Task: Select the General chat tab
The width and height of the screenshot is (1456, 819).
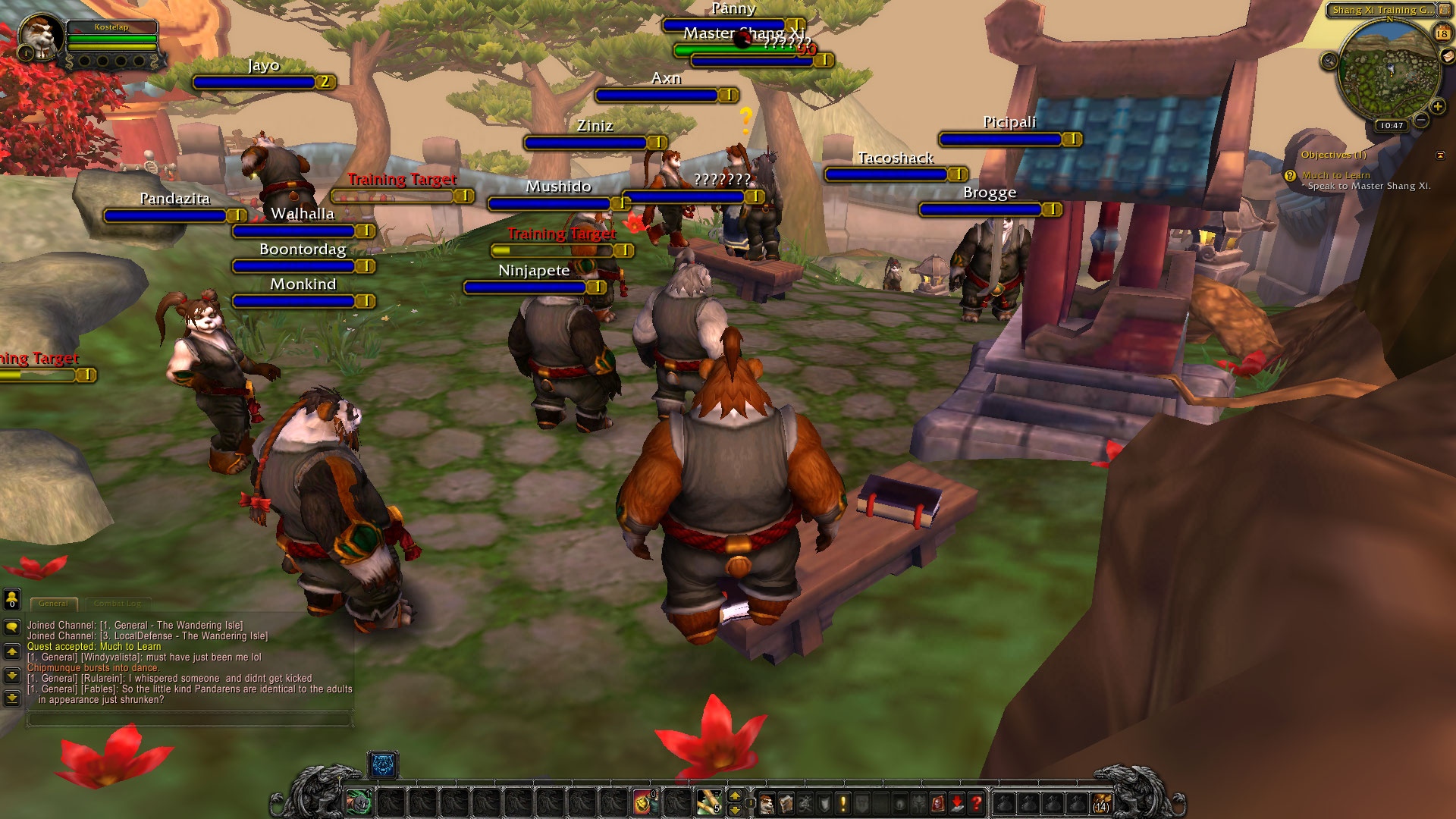Action: tap(53, 604)
